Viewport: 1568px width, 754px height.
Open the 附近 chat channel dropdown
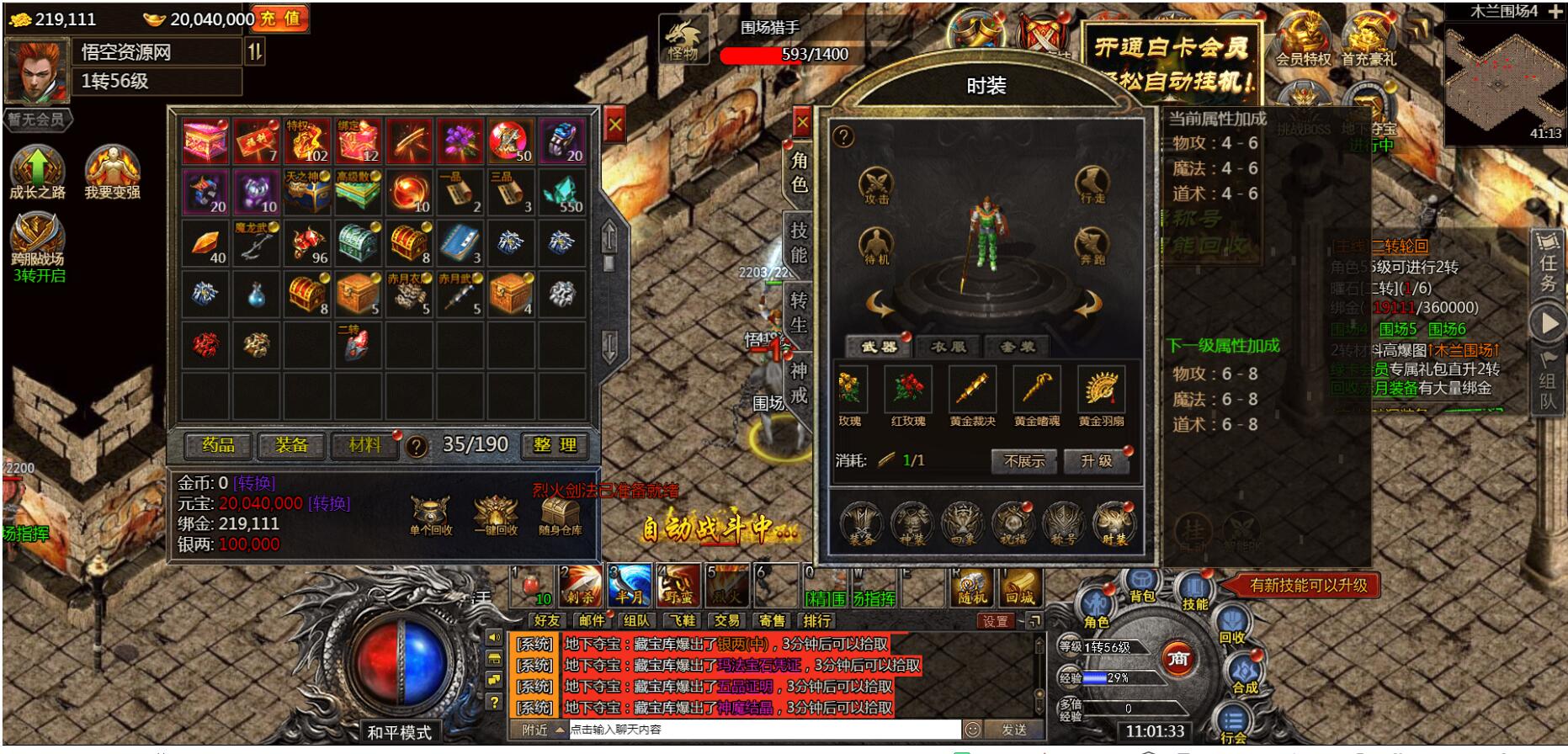pos(539,730)
